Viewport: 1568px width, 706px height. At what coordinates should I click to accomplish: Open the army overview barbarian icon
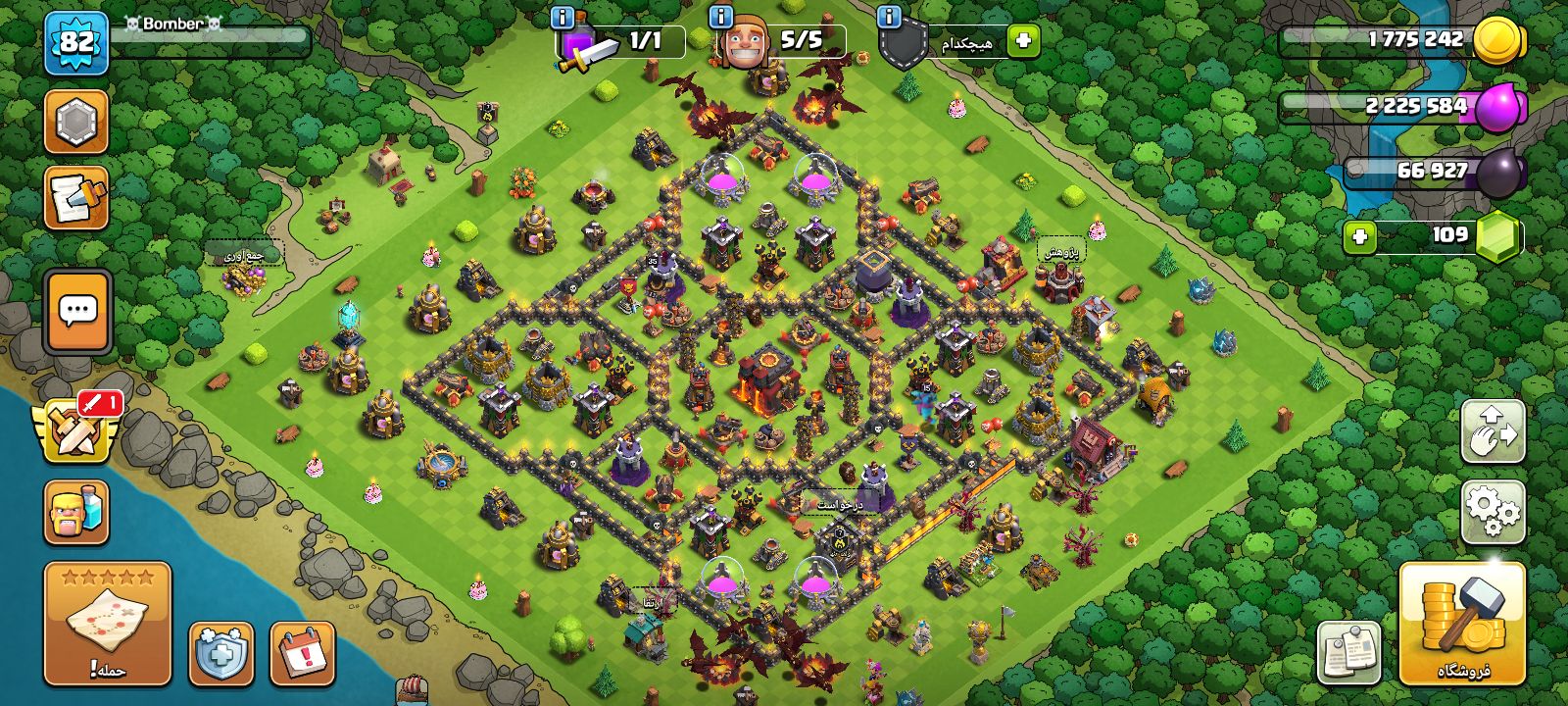click(x=76, y=512)
